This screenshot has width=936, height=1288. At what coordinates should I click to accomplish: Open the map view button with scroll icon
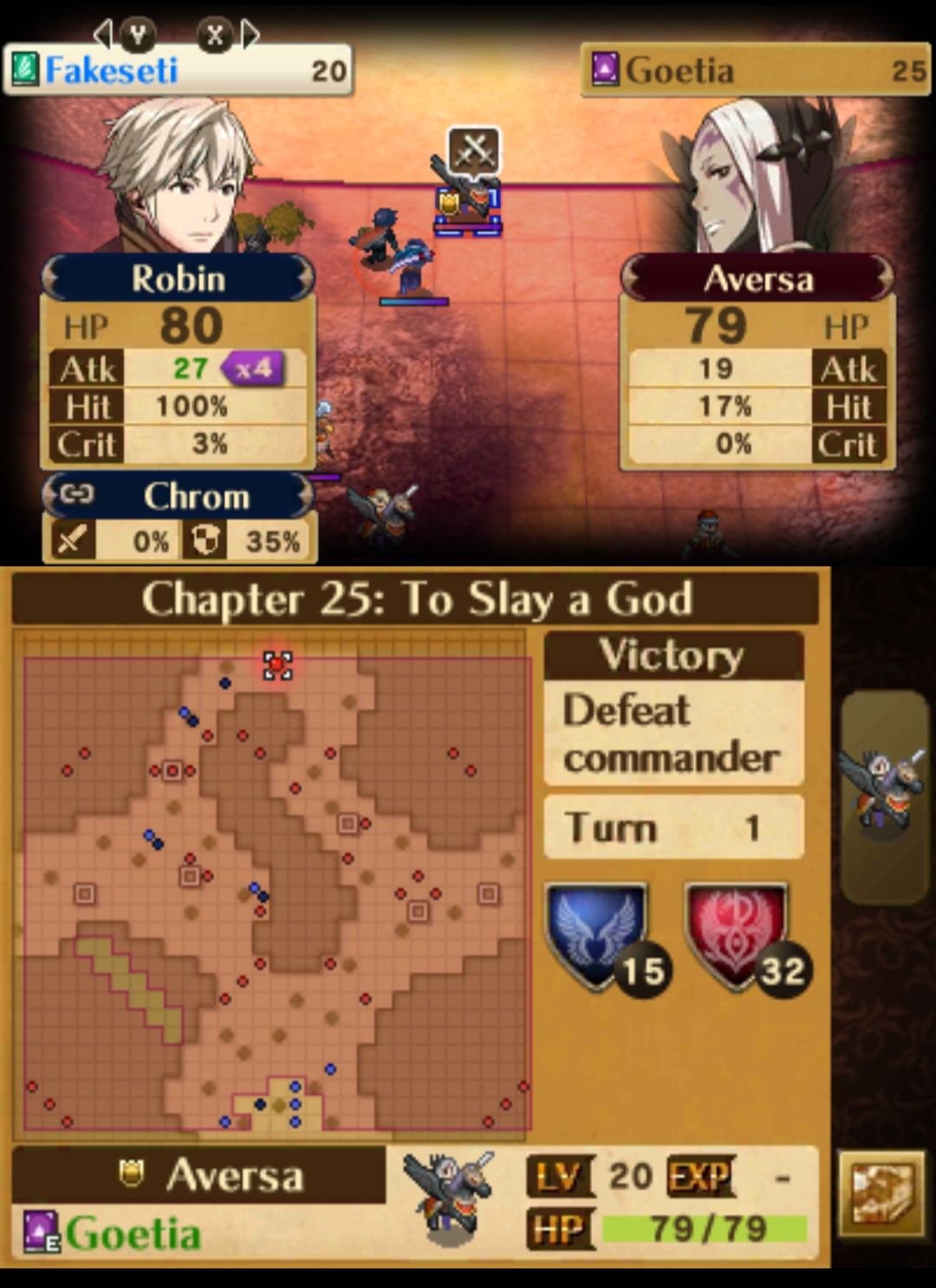point(881,1194)
